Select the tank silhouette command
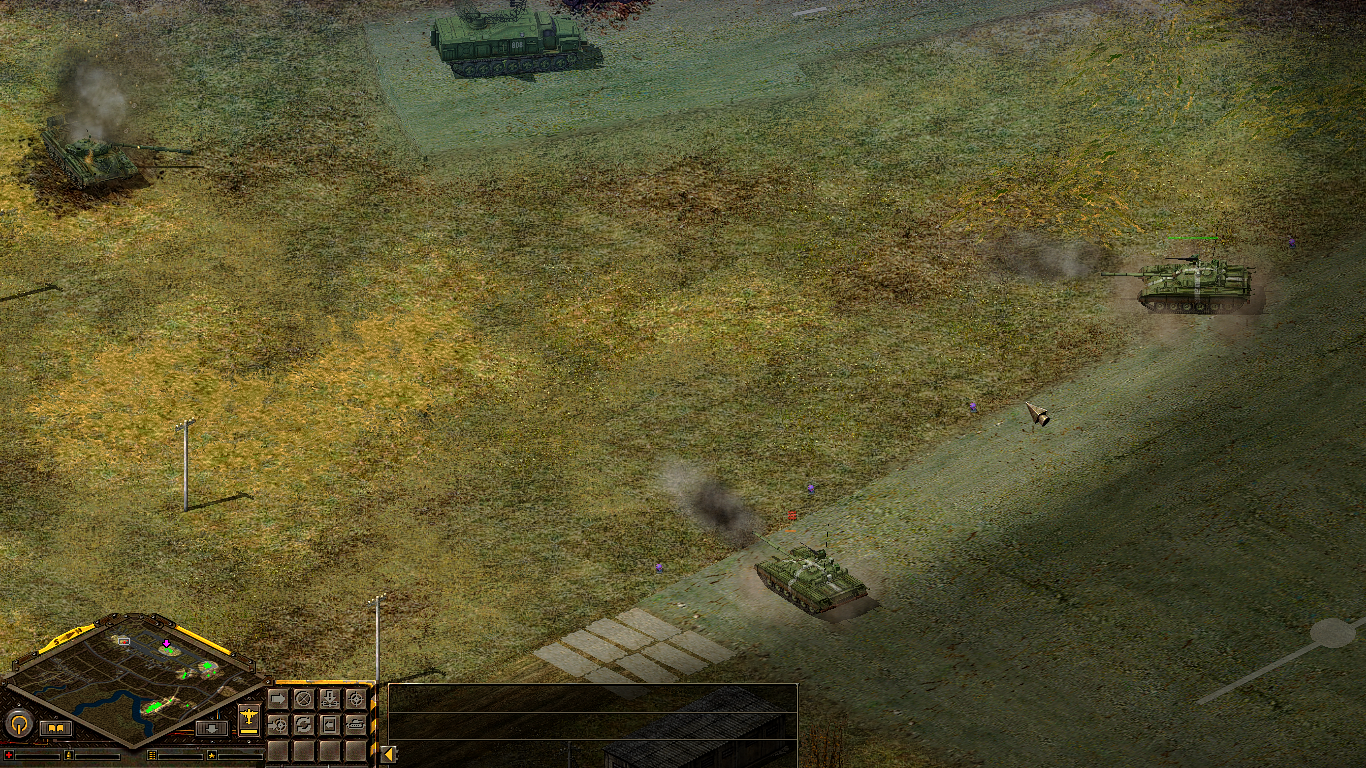Screen dimensions: 1366x768 click(x=355, y=724)
